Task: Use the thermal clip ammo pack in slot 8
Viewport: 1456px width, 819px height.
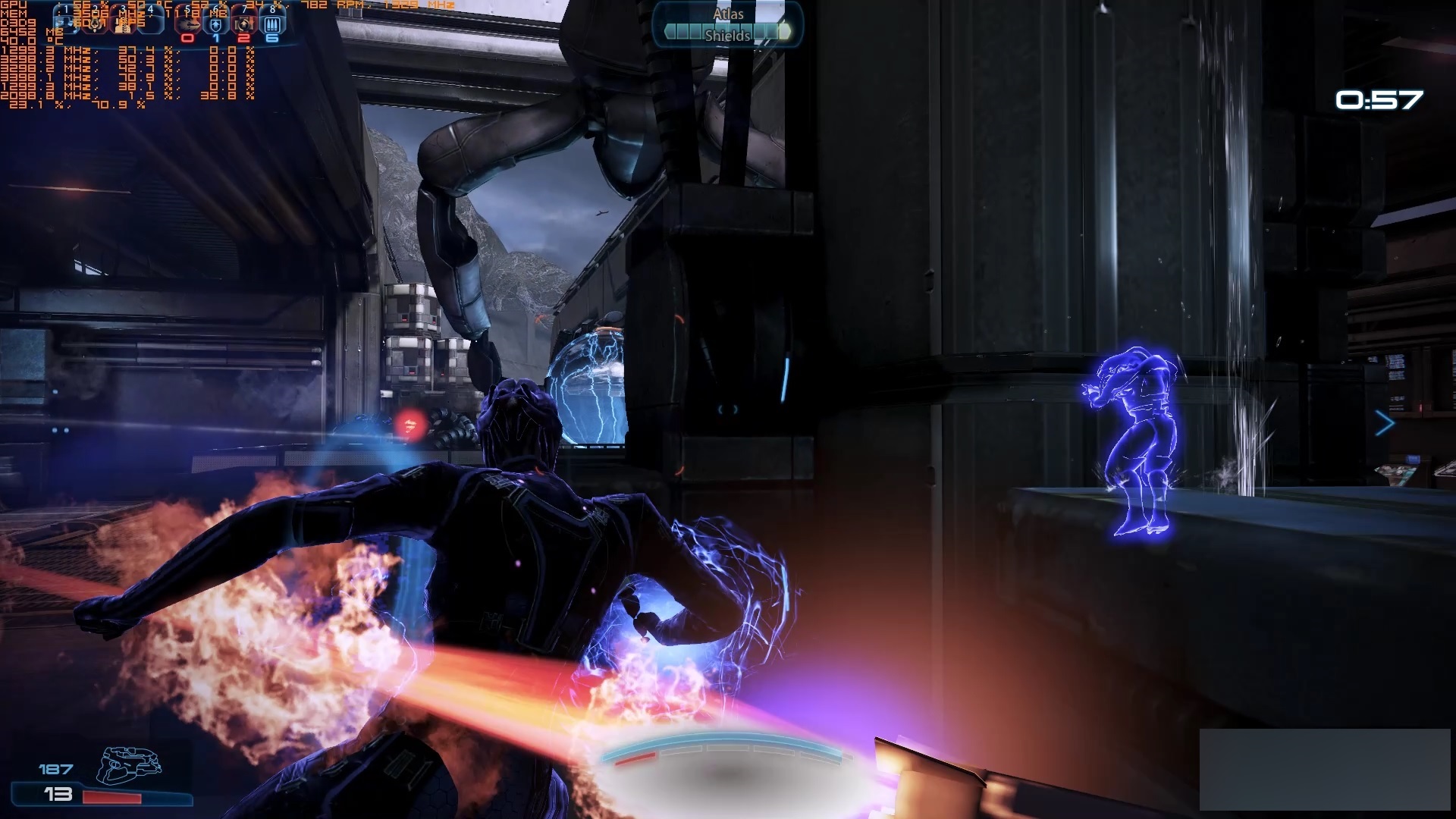Action: 272,24
